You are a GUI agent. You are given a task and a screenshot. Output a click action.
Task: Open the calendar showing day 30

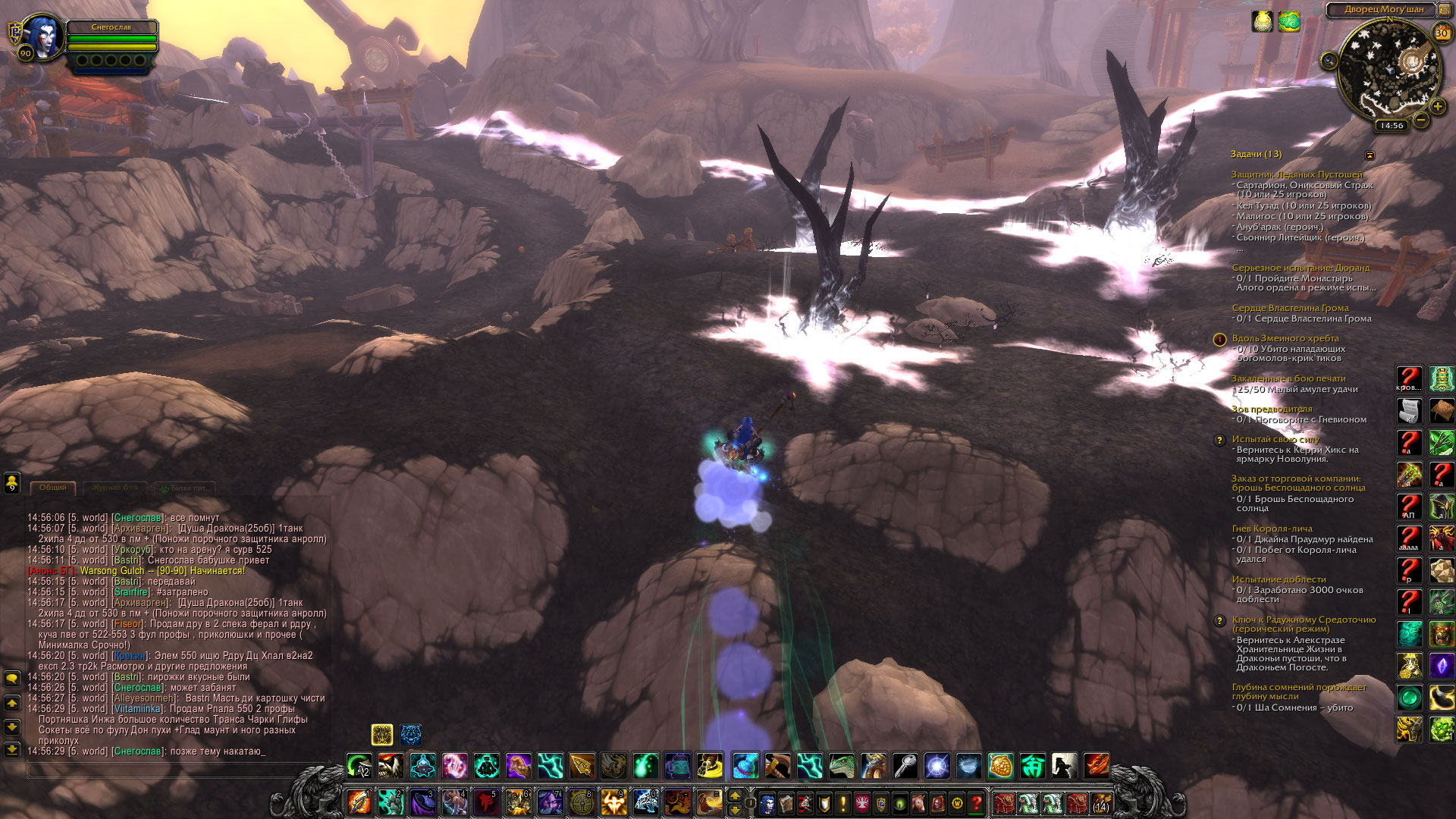[x=1442, y=33]
